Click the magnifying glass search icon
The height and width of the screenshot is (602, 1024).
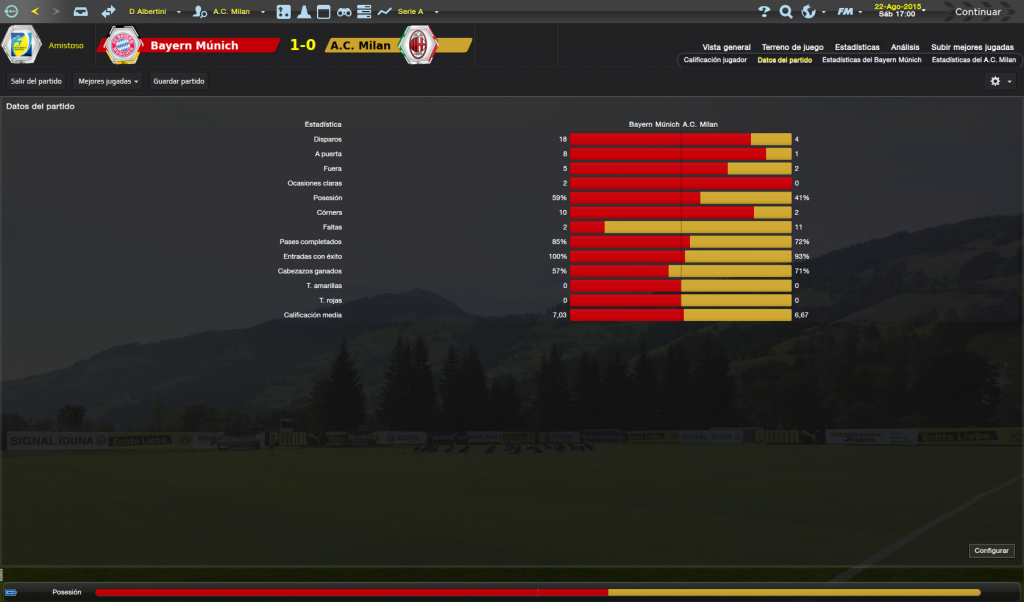click(x=786, y=12)
